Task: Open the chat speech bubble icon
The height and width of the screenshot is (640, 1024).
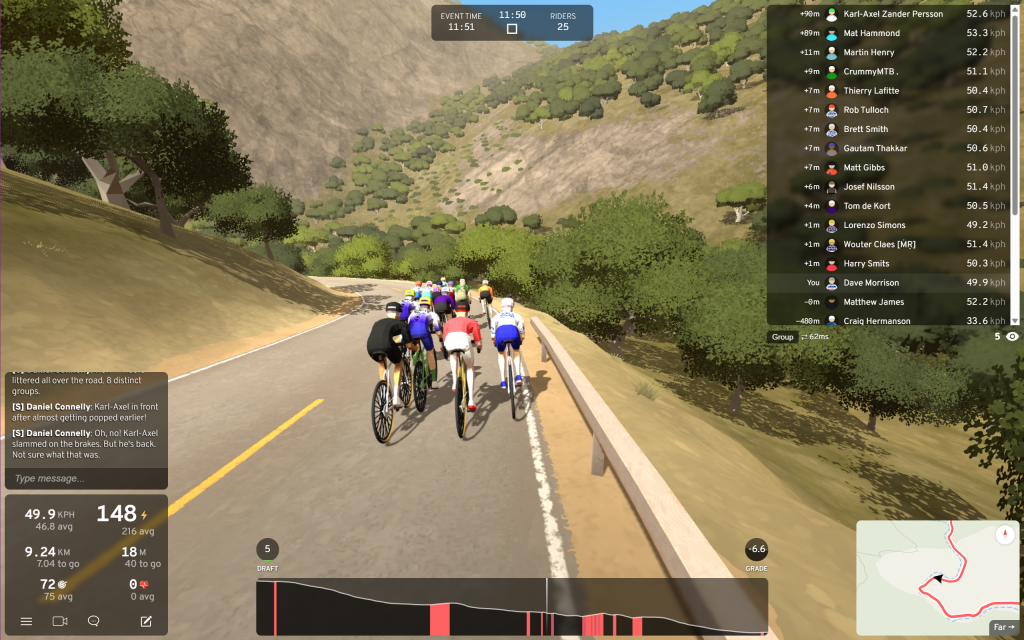Action: coord(94,621)
